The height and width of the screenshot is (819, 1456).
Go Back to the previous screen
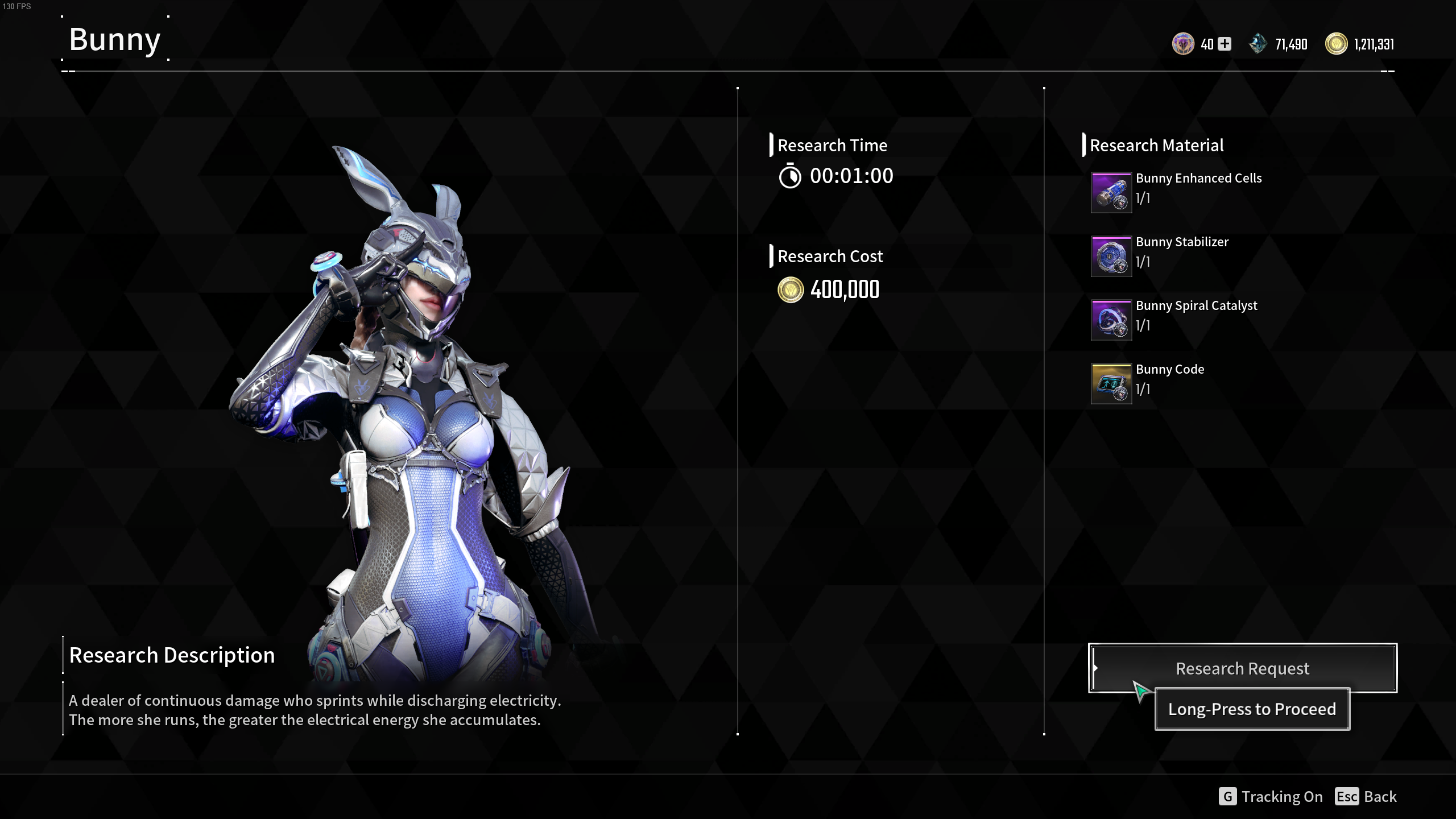point(1366,796)
